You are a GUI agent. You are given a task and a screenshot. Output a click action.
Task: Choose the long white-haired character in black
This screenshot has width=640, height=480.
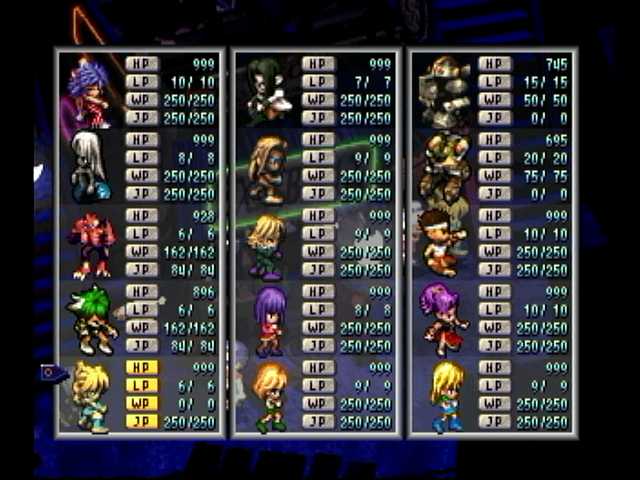(x=91, y=168)
